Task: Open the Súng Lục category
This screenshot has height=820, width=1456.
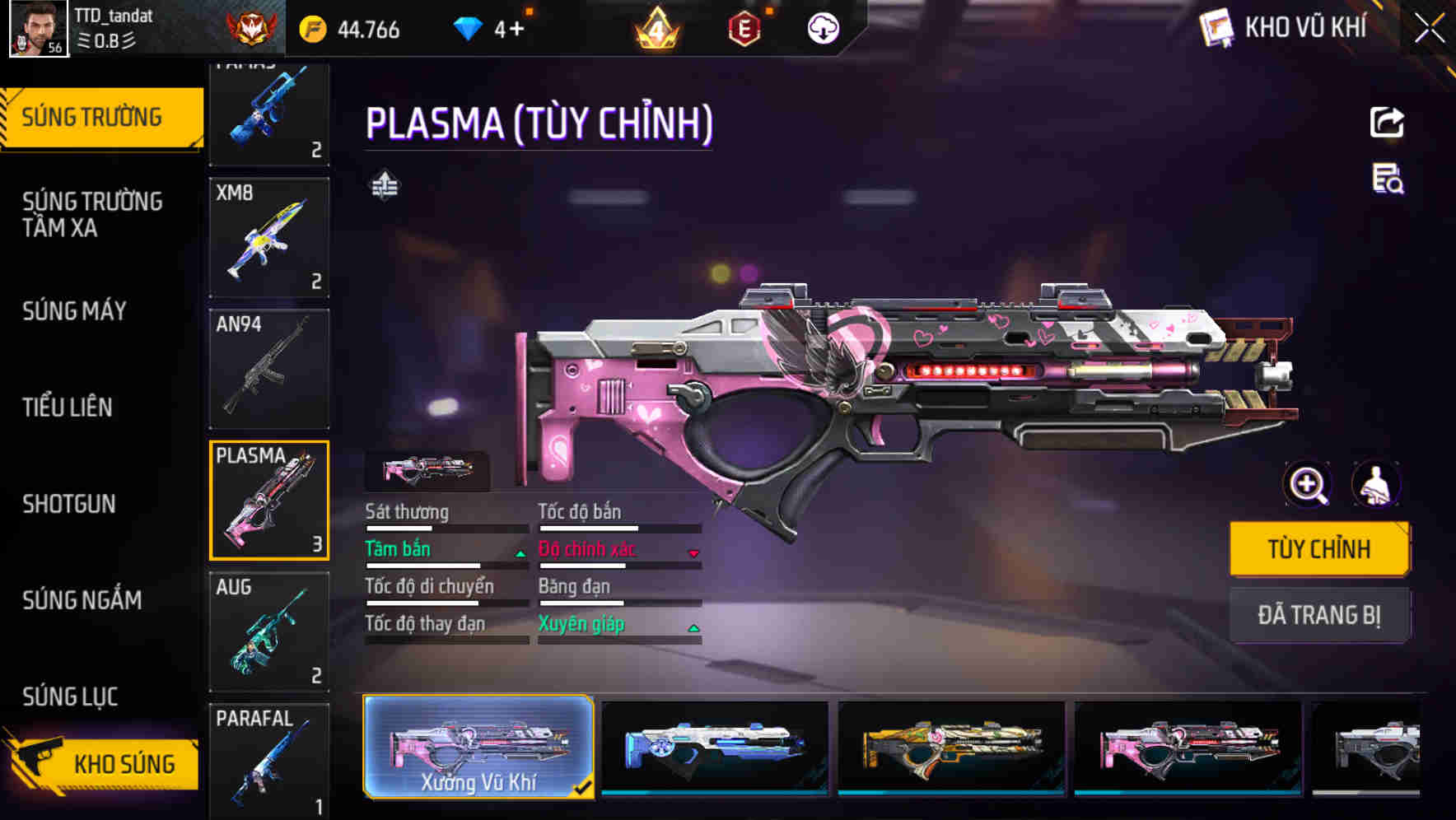Action: [x=70, y=697]
